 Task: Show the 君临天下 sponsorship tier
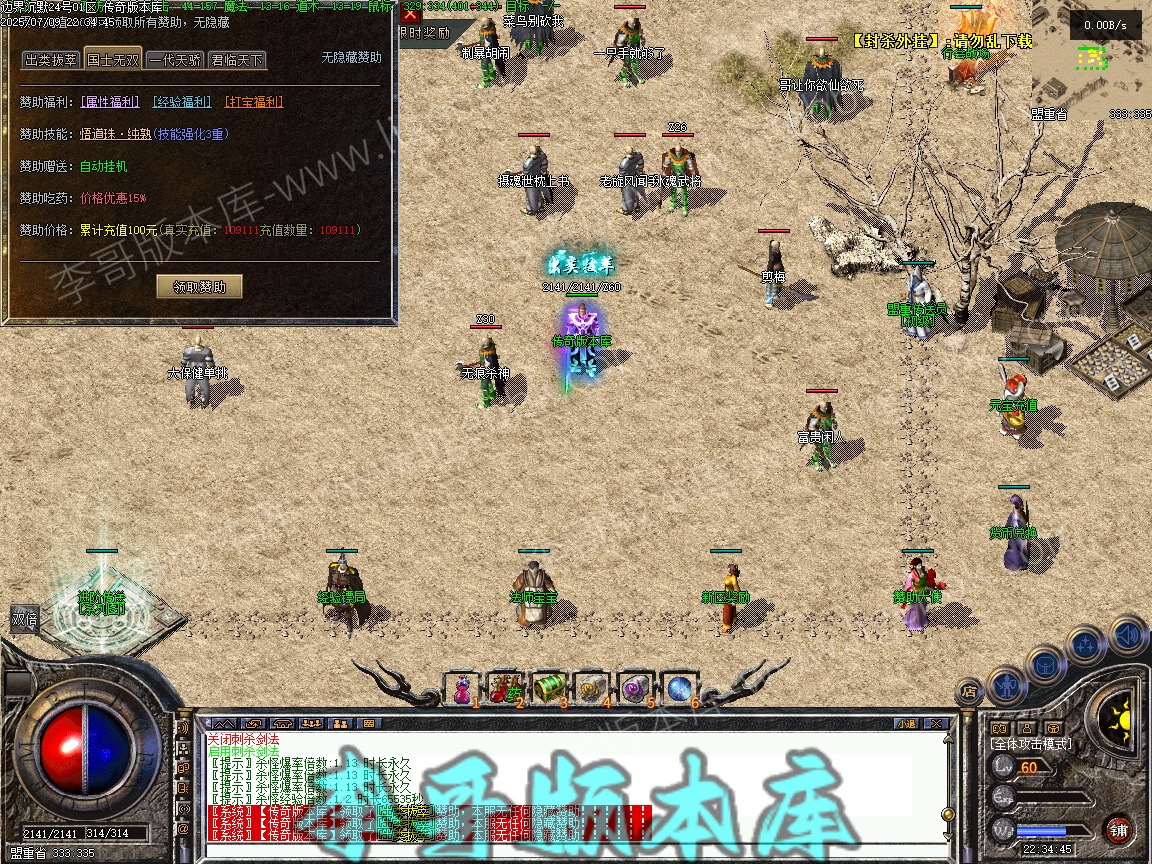(x=237, y=60)
